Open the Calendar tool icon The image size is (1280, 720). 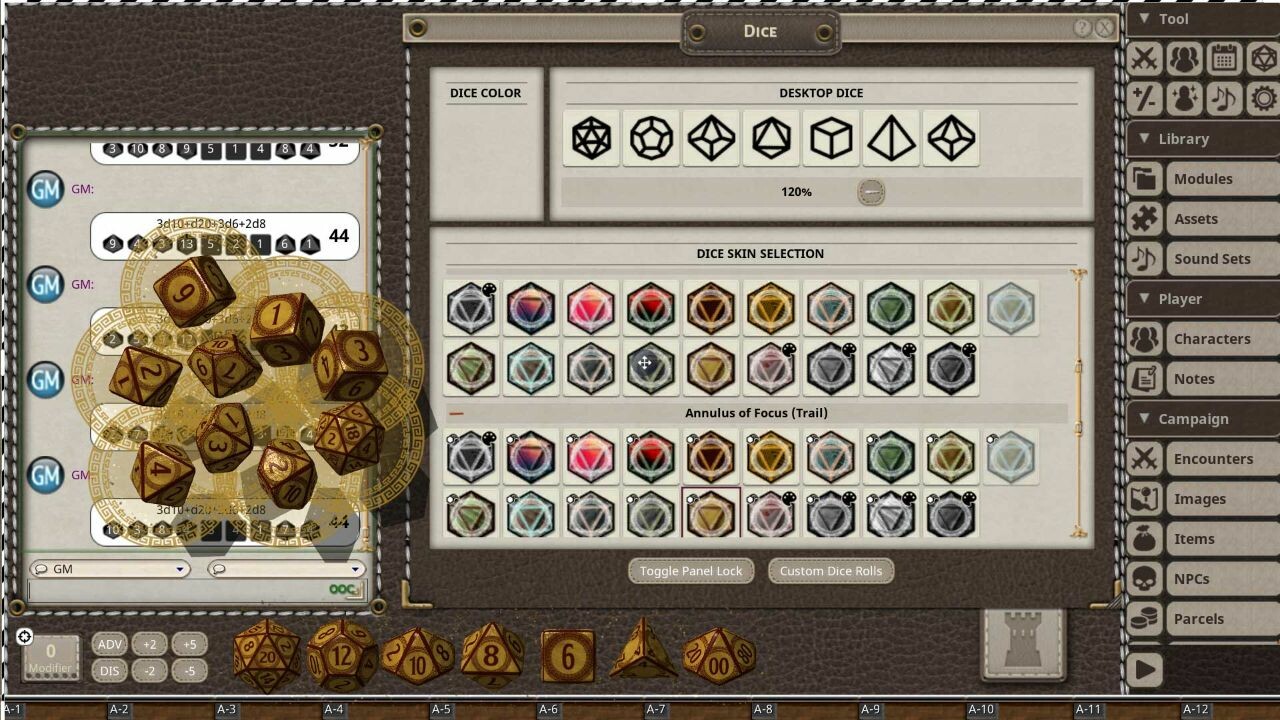1222,58
